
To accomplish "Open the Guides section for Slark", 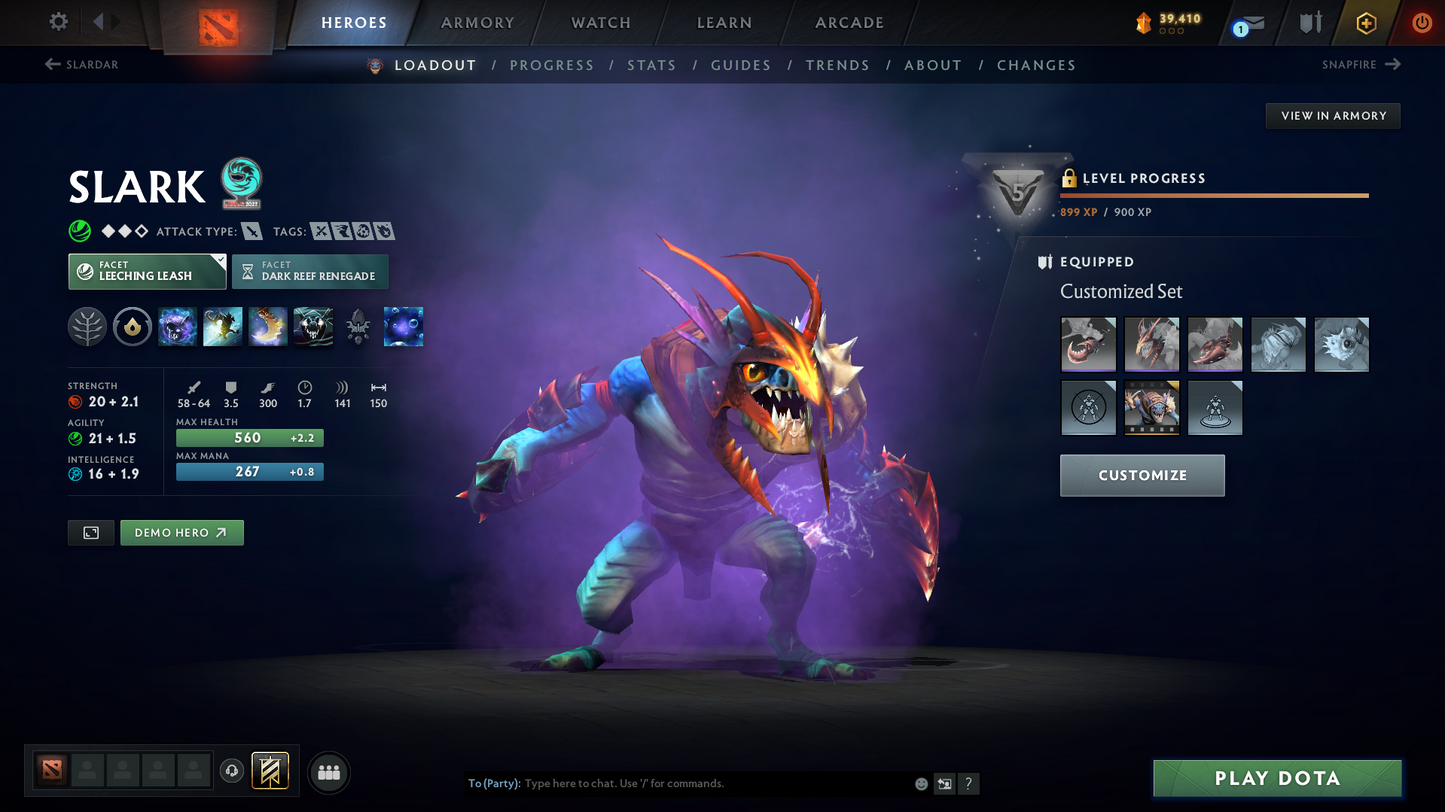I will 741,65.
